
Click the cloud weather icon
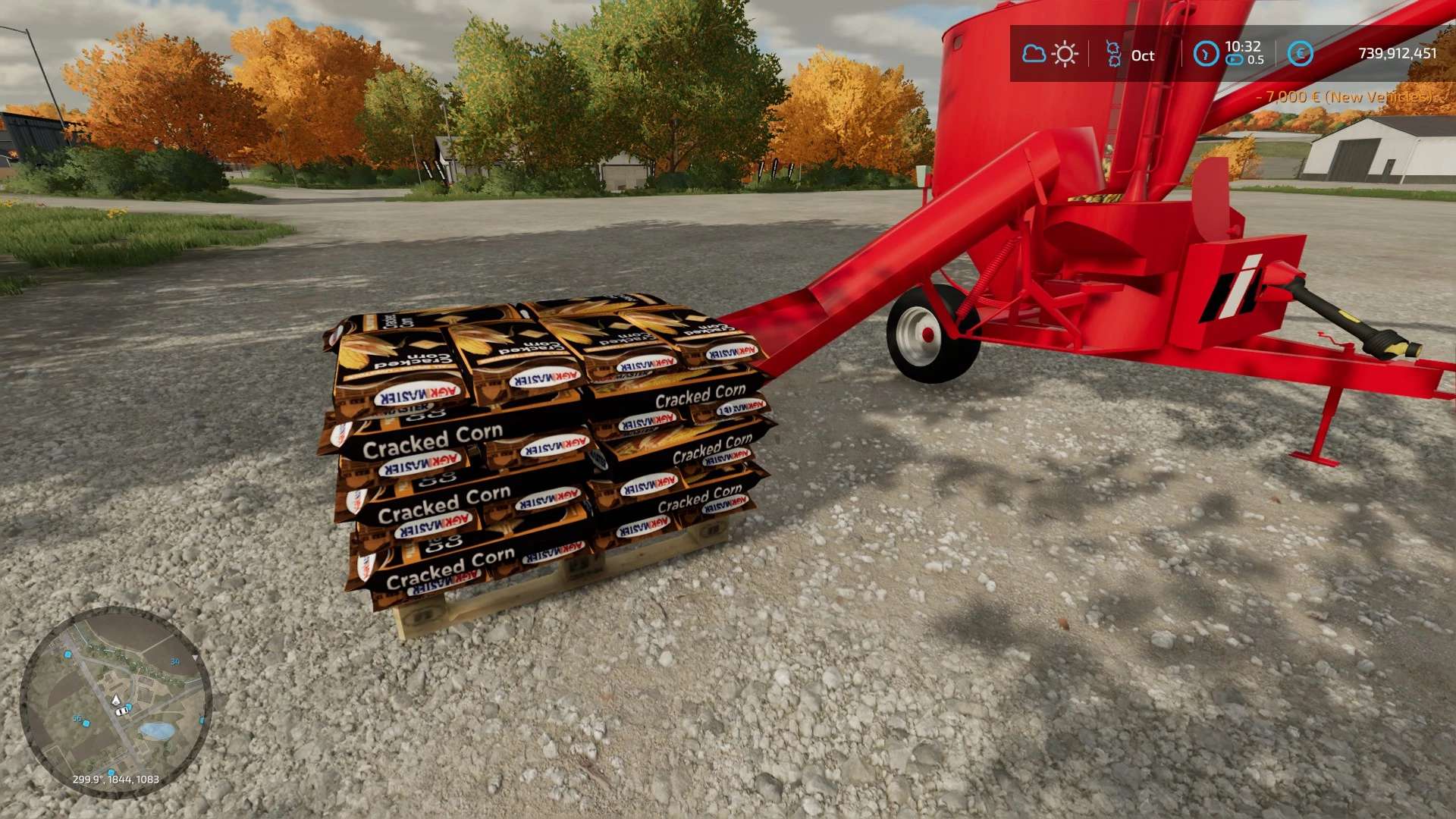coord(1034,52)
